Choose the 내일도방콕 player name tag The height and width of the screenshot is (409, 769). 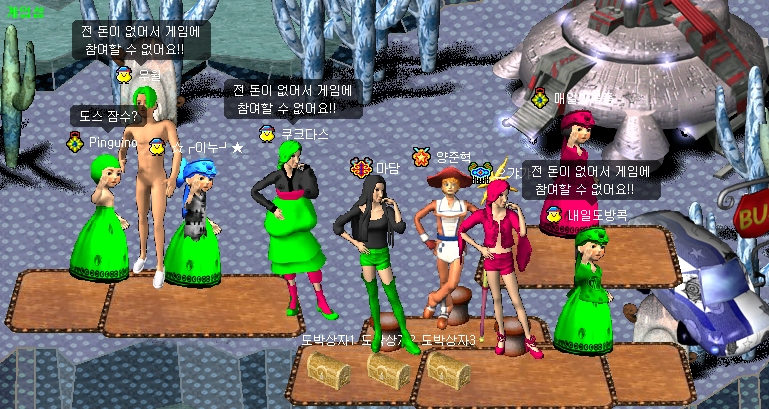pyautogui.click(x=597, y=214)
